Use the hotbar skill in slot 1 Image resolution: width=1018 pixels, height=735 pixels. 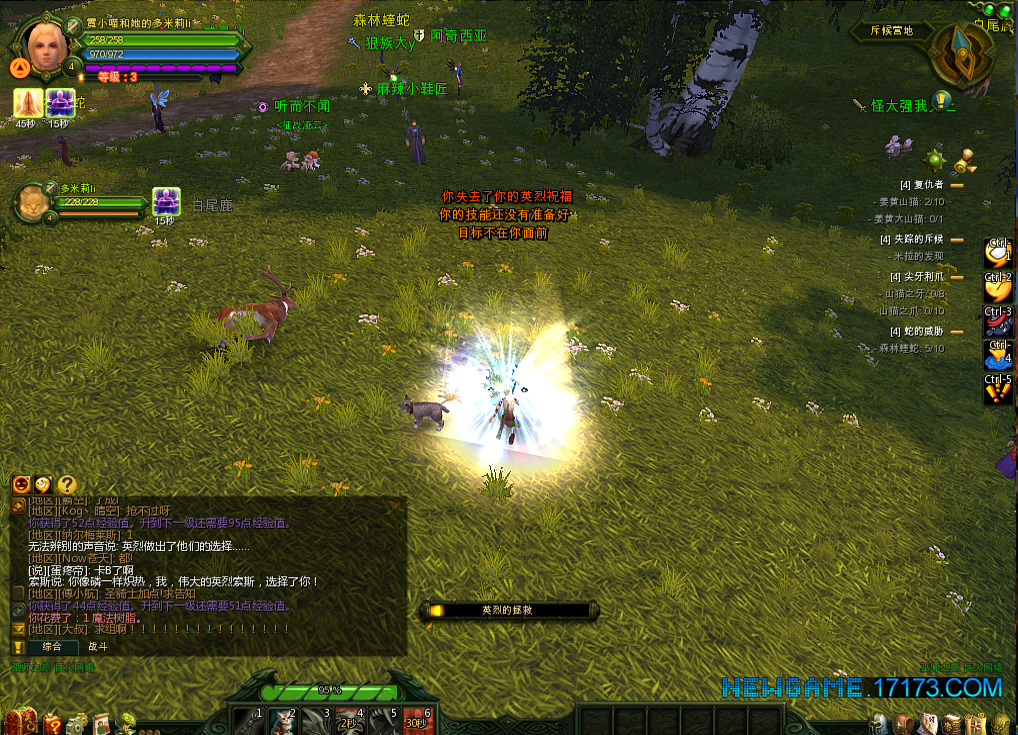[x=249, y=721]
